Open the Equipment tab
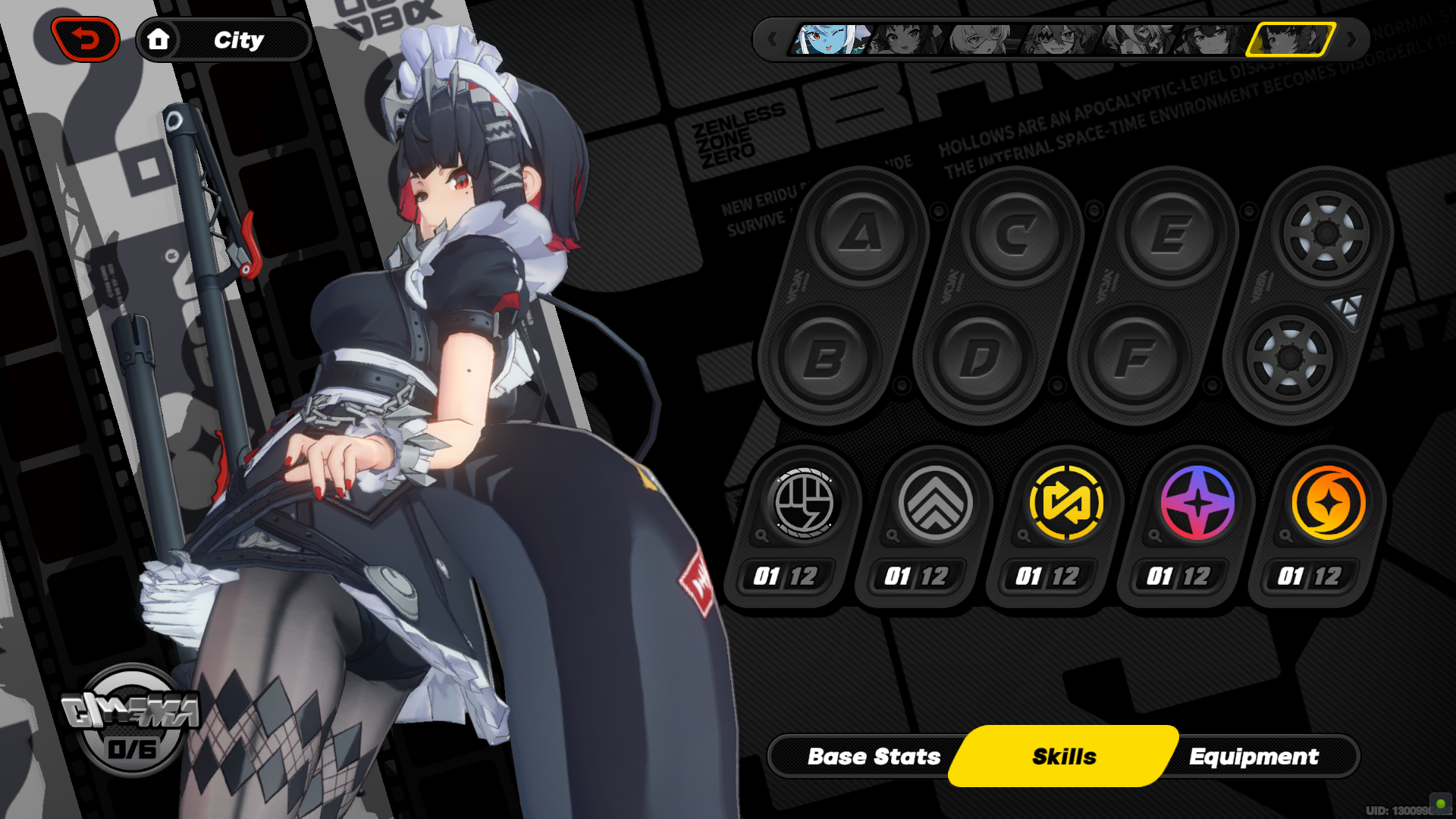 [x=1255, y=756]
